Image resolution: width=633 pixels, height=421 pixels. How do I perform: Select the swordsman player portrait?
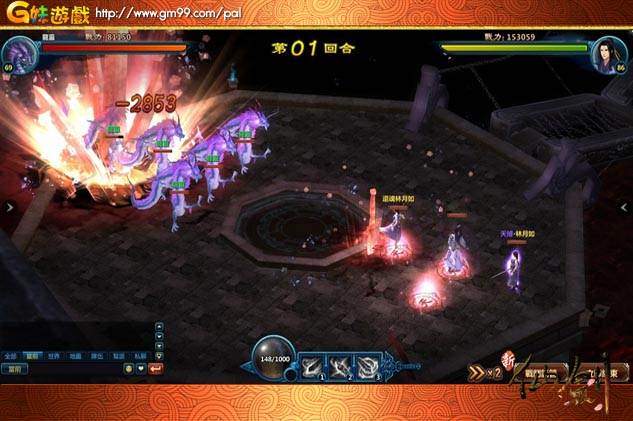[x=608, y=54]
